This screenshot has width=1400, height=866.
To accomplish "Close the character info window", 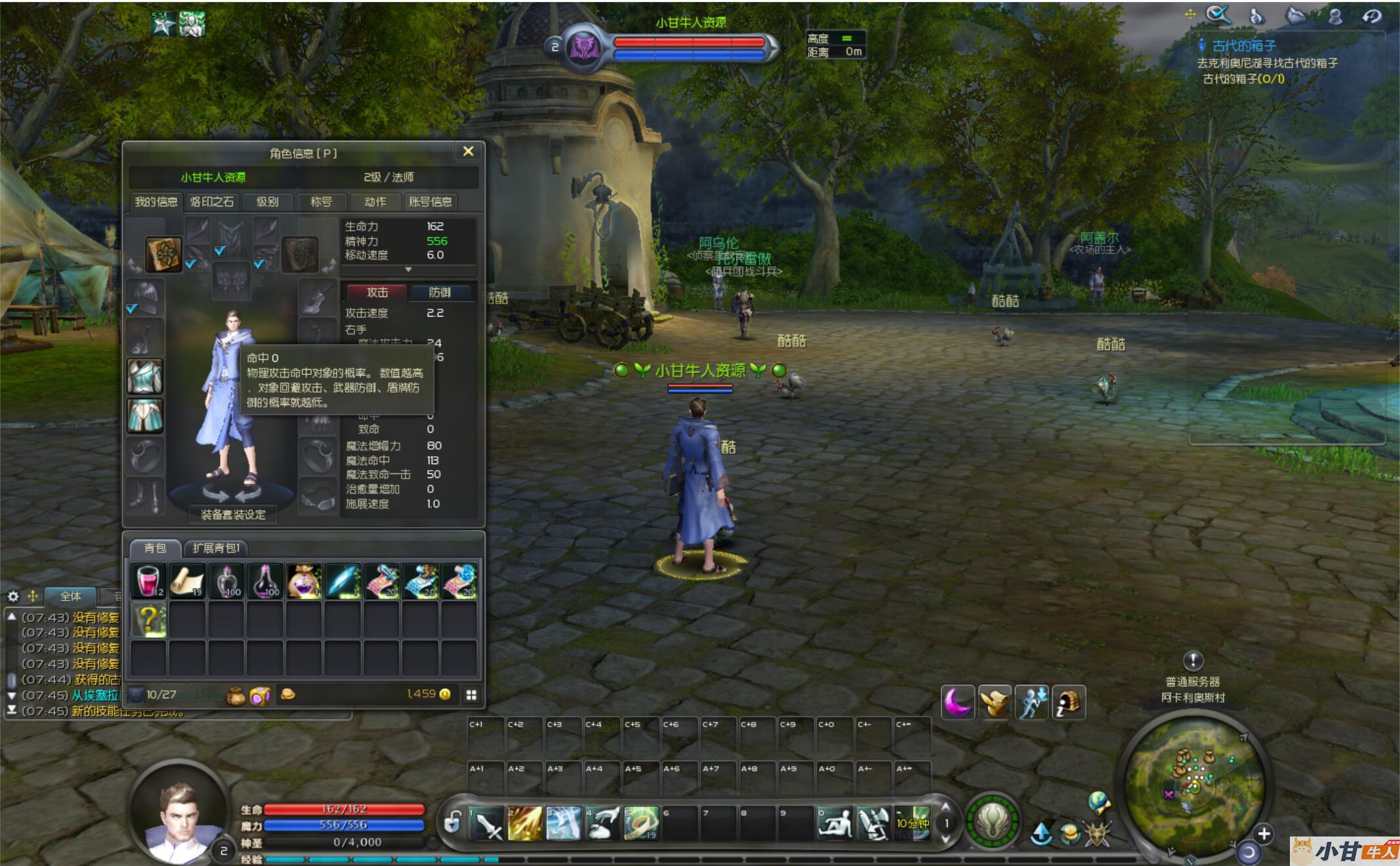I will [468, 151].
